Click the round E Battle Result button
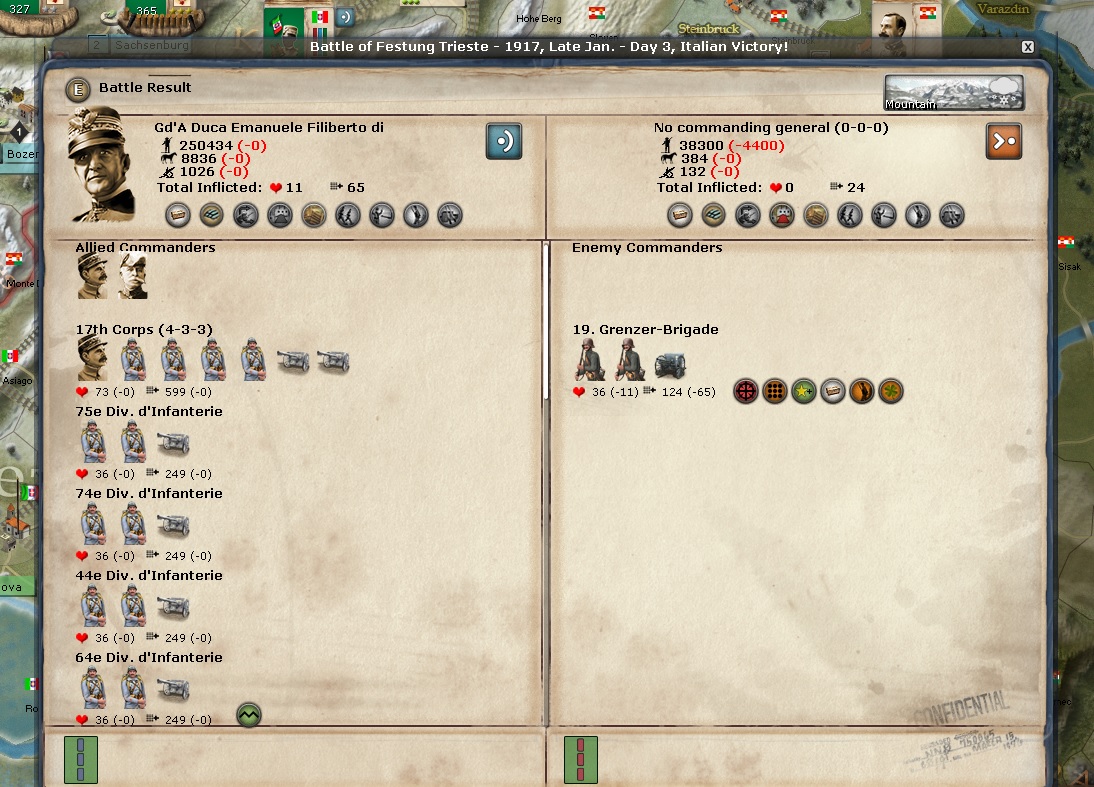Viewport: 1094px width, 787px height. point(77,89)
